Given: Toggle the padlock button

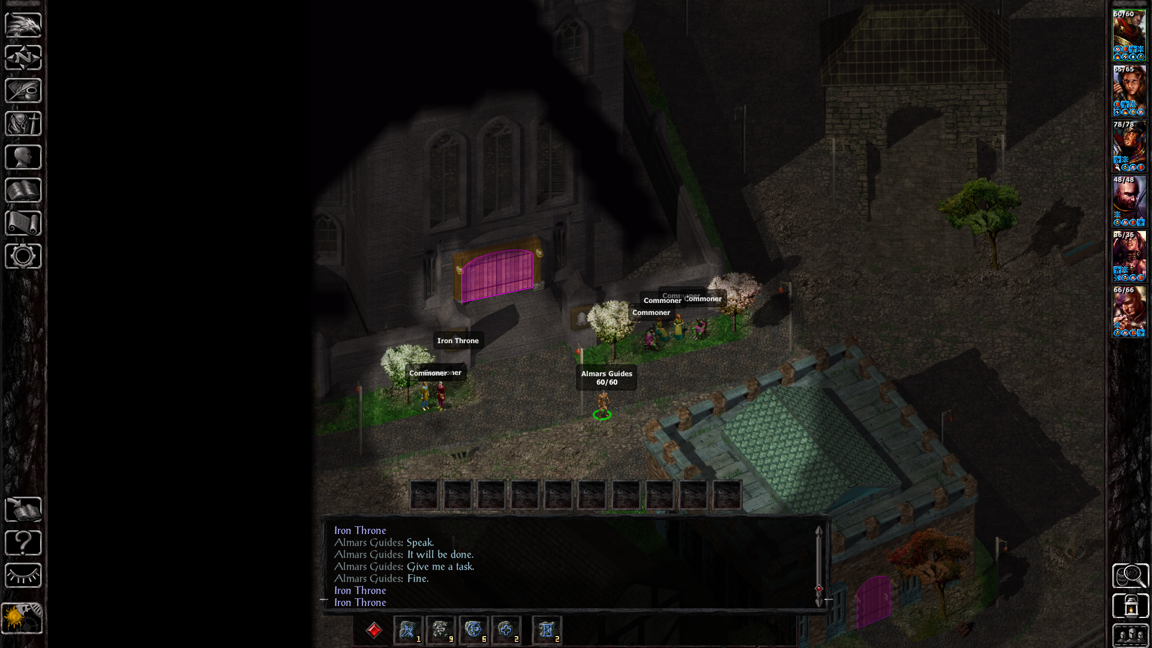Looking at the screenshot, I should click(x=1130, y=606).
